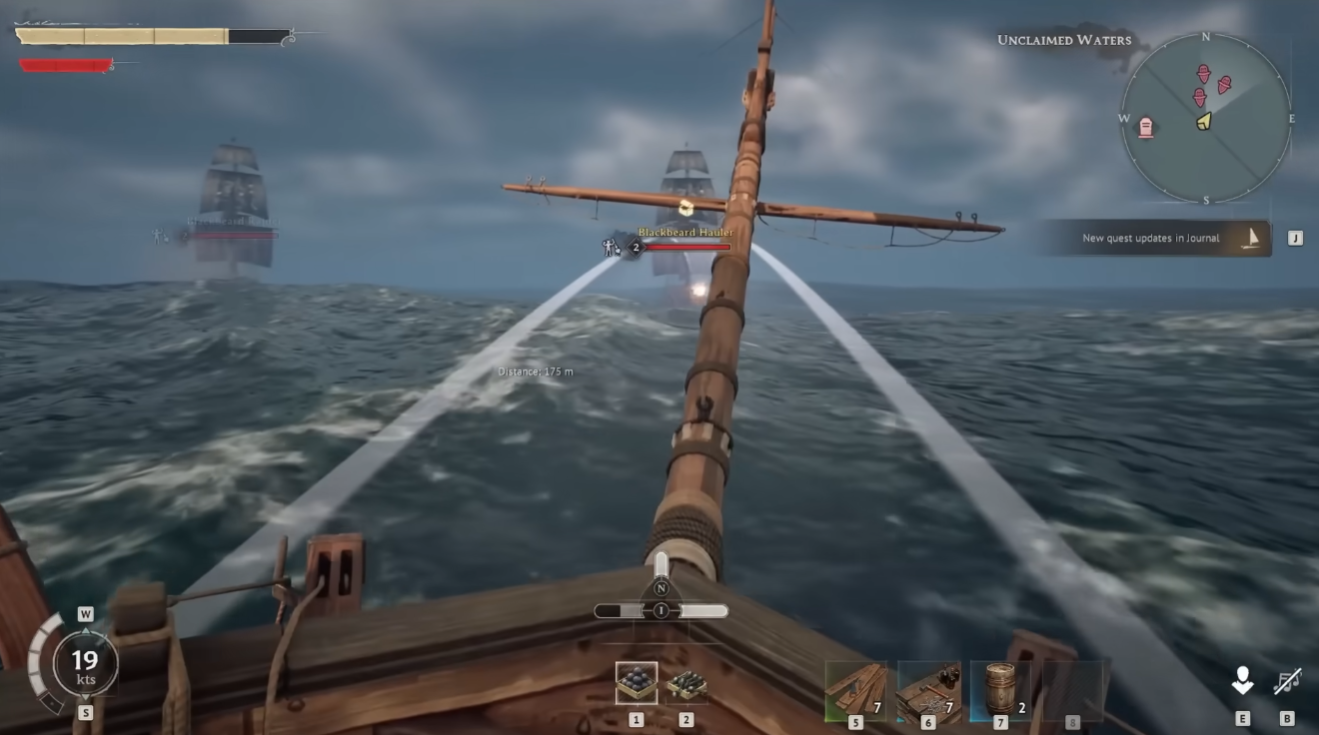Viewport: 1319px width, 735px height.
Task: Open the emote wheel icon
Action: click(1243, 680)
